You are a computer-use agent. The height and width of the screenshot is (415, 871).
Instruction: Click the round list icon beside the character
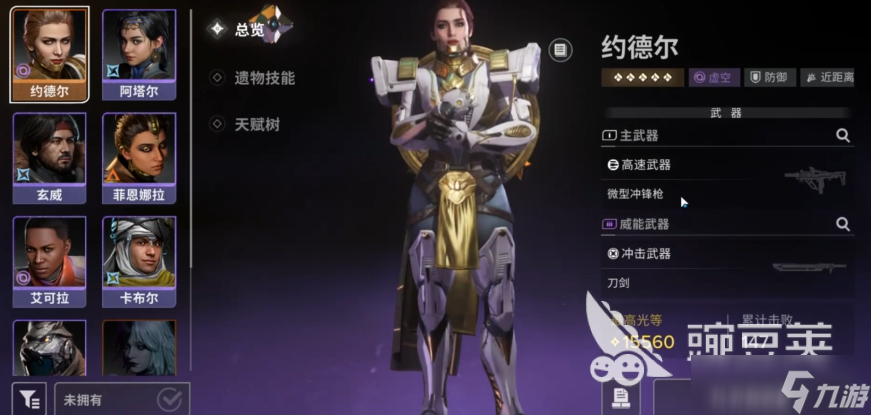pyautogui.click(x=561, y=49)
